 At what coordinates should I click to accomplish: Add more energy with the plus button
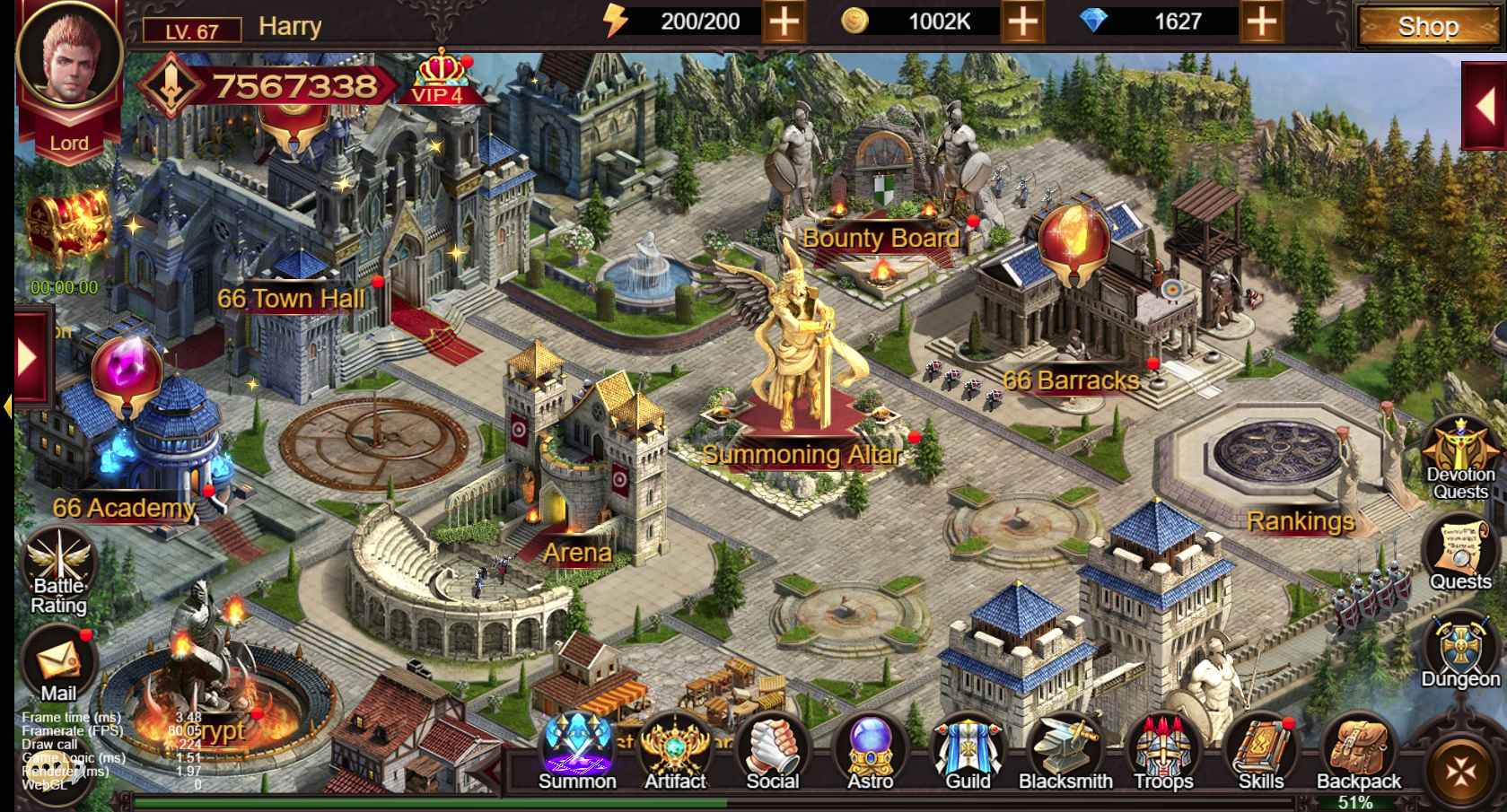[784, 22]
